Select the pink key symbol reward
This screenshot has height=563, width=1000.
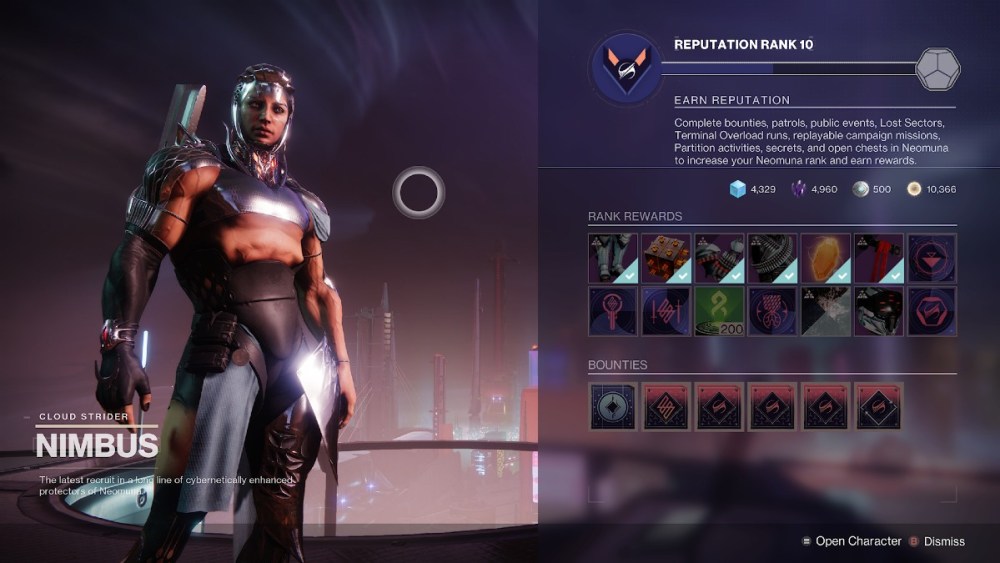(613, 311)
